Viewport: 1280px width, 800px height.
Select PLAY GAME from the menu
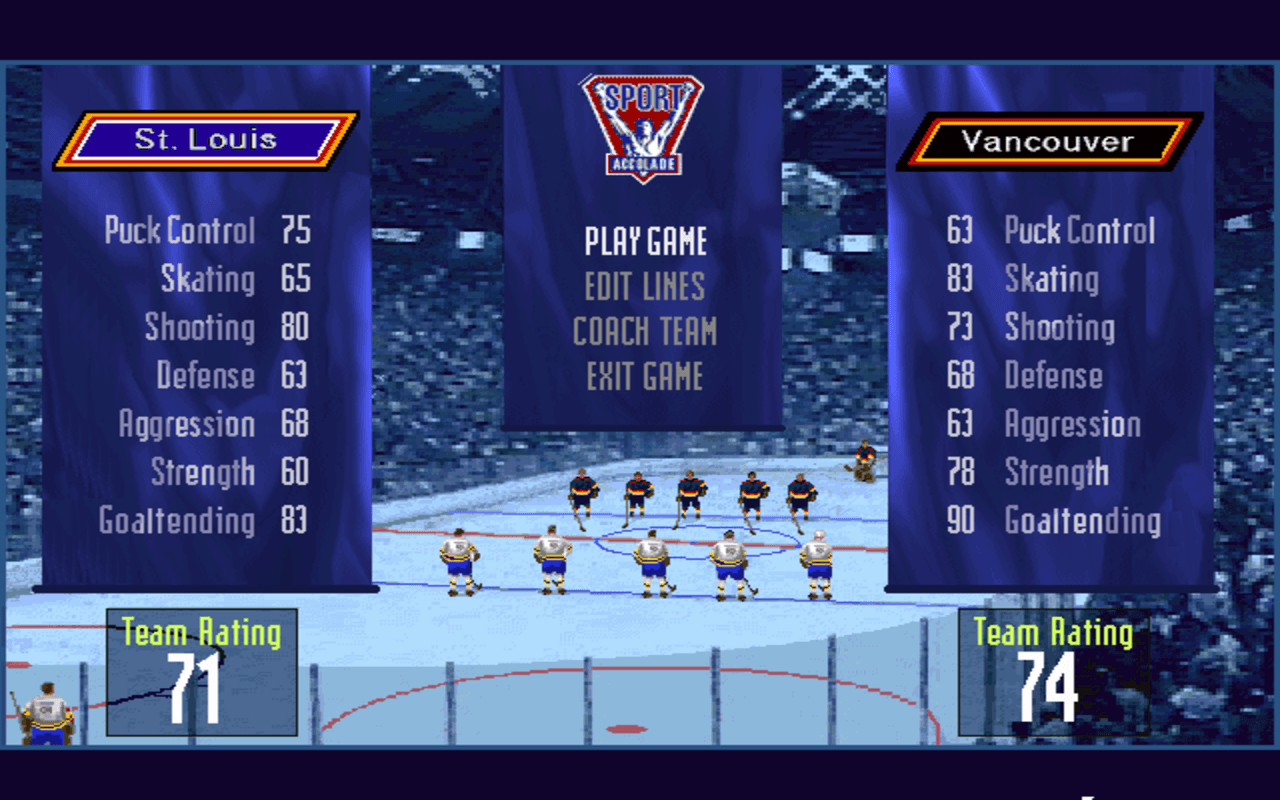(x=646, y=240)
